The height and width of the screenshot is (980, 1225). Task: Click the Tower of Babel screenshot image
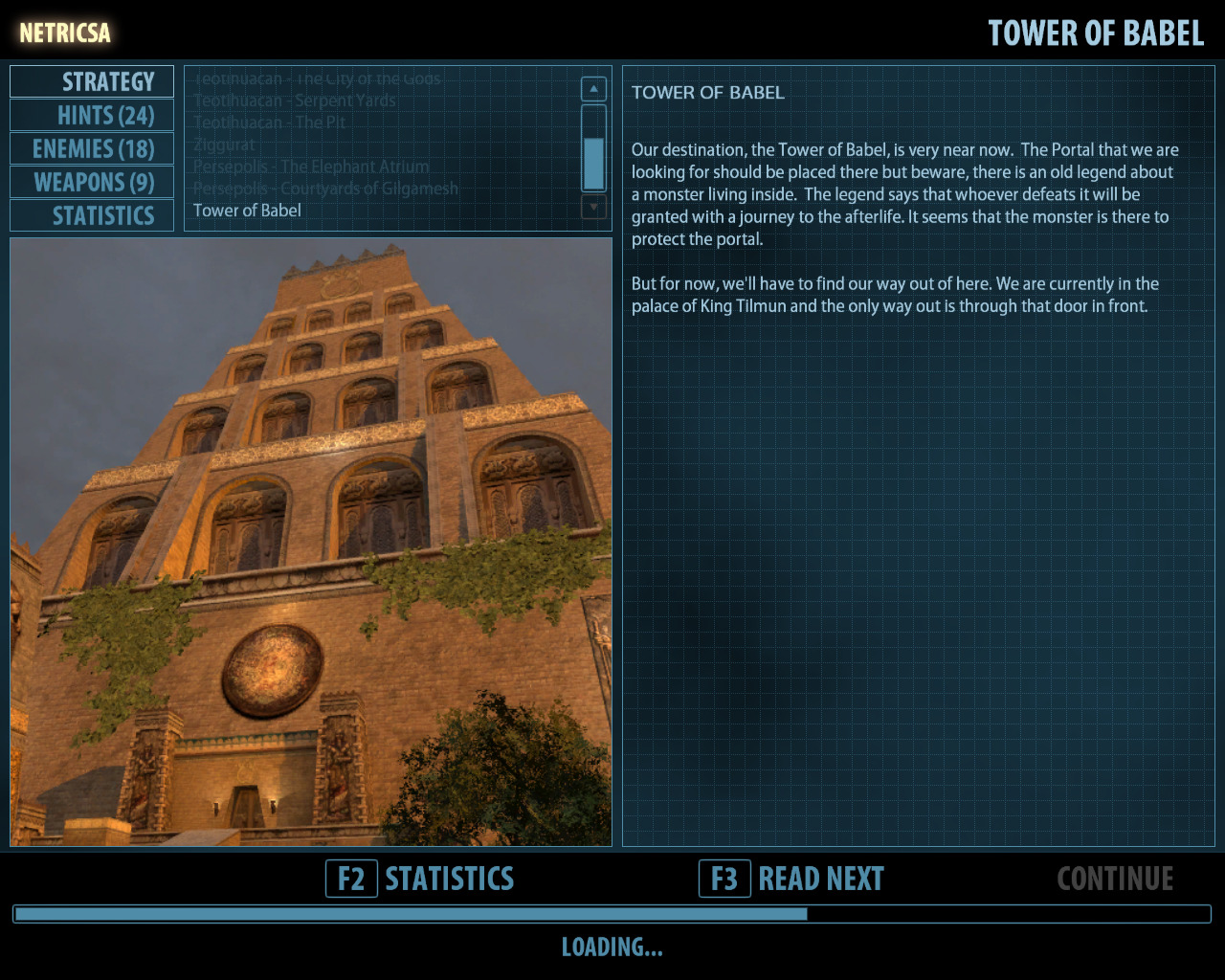(311, 542)
